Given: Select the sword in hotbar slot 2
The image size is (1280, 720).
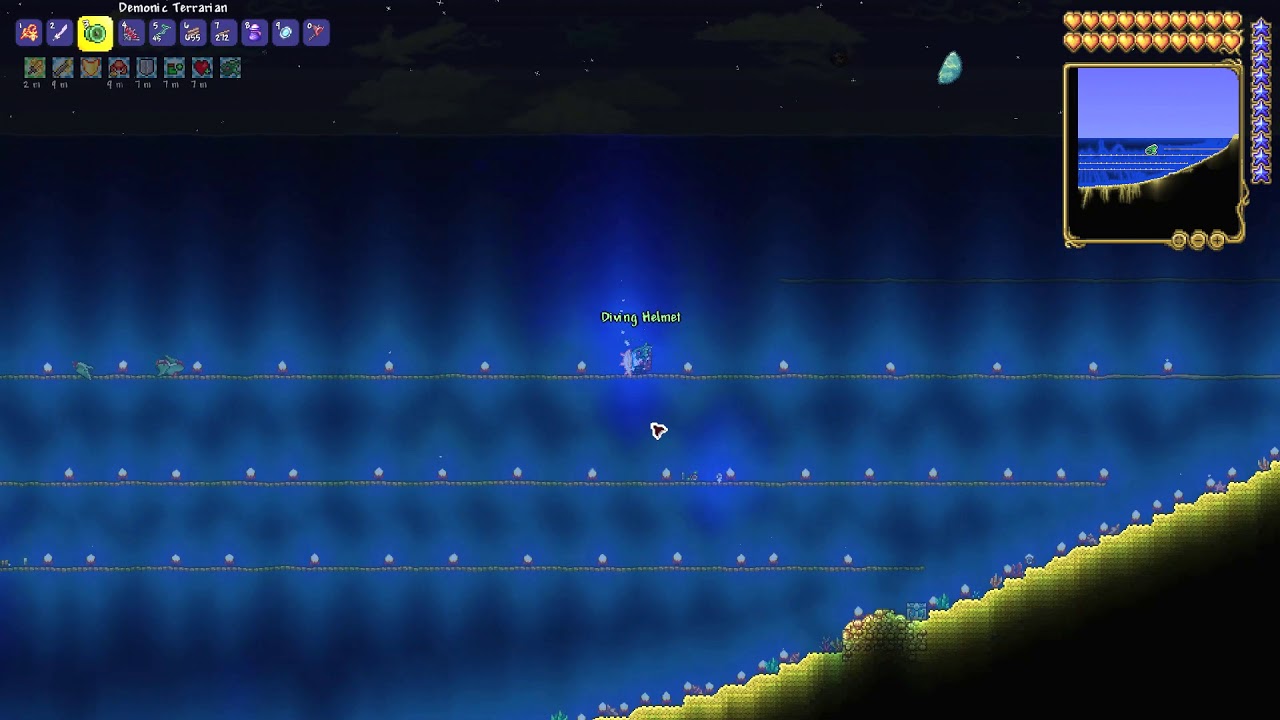Looking at the screenshot, I should pos(60,32).
